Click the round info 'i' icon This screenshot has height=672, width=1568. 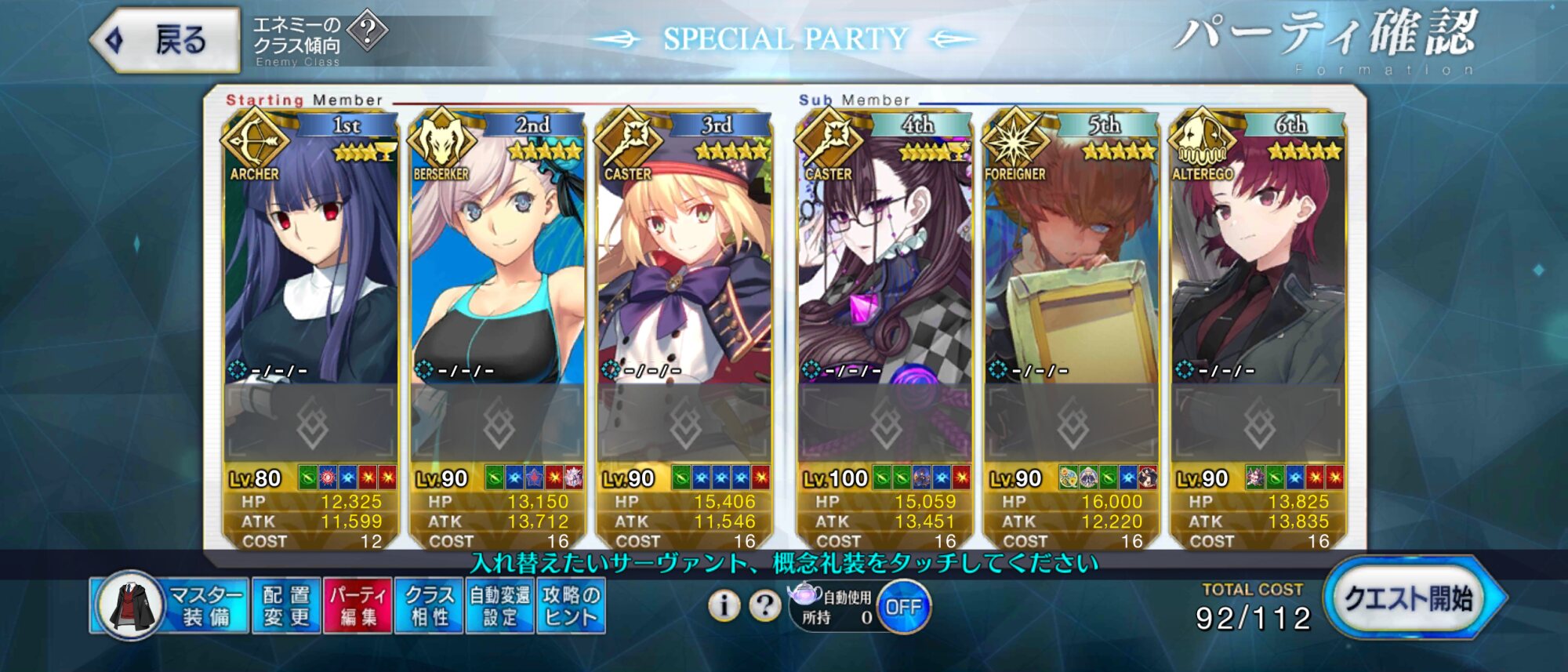724,605
